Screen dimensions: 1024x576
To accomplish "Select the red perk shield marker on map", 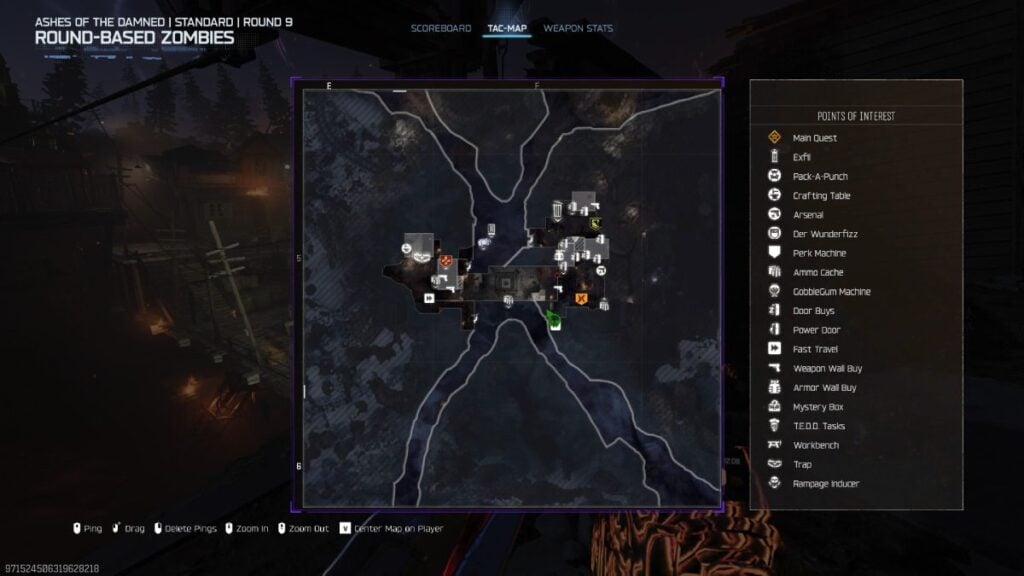I will point(445,261).
